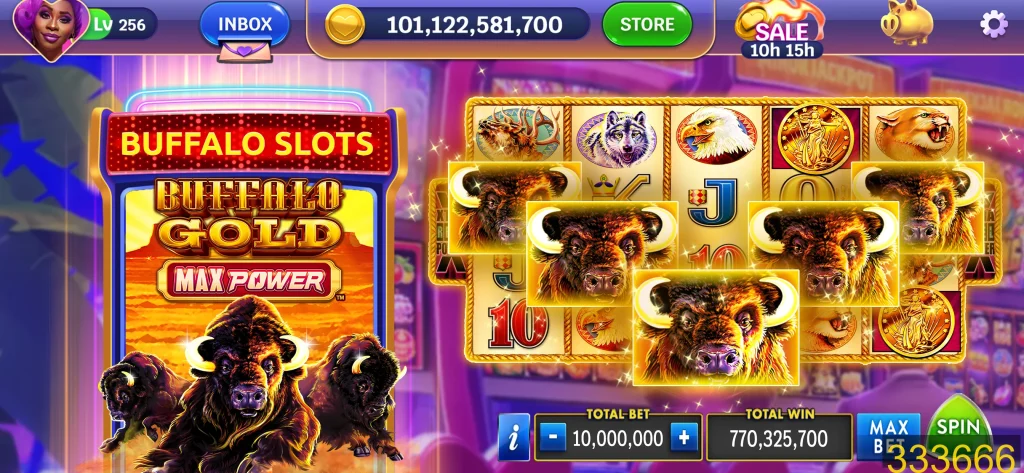Decrease the total bet with minus
This screenshot has height=473, width=1024.
[x=553, y=437]
